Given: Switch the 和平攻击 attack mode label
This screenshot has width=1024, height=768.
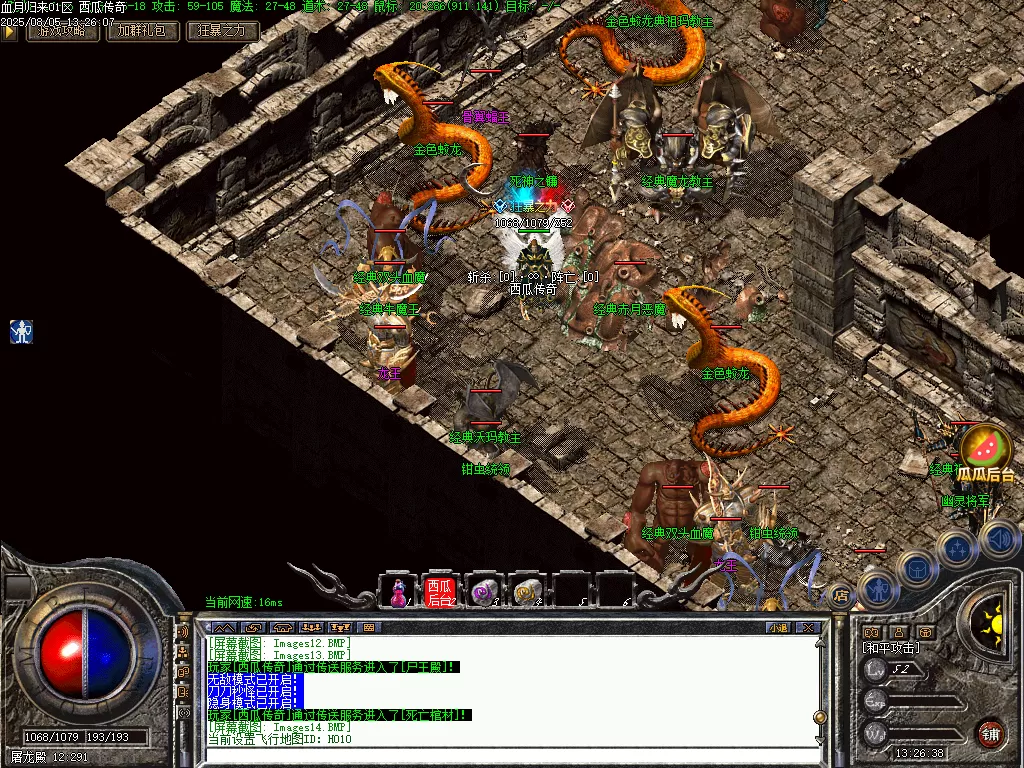Looking at the screenshot, I should coord(891,648).
